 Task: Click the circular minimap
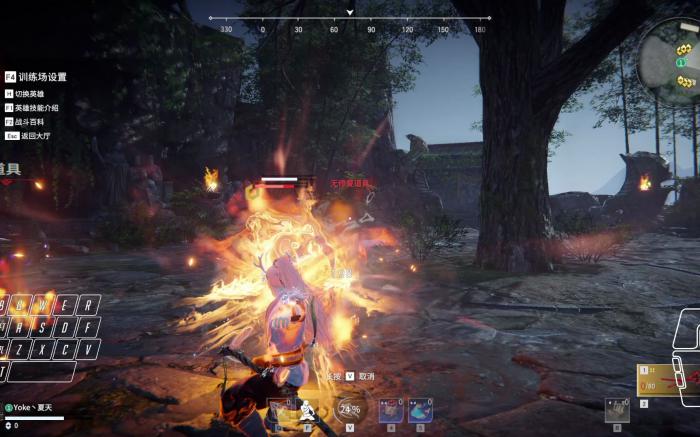point(671,53)
